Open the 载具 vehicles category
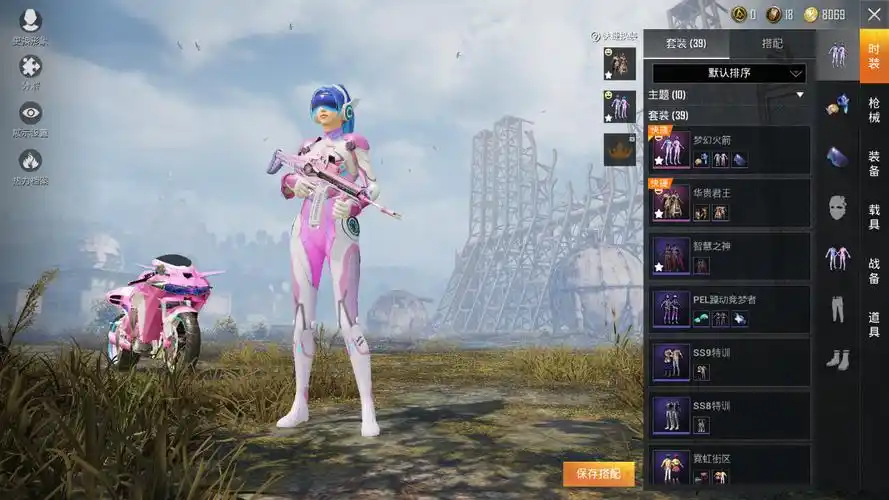 click(874, 217)
